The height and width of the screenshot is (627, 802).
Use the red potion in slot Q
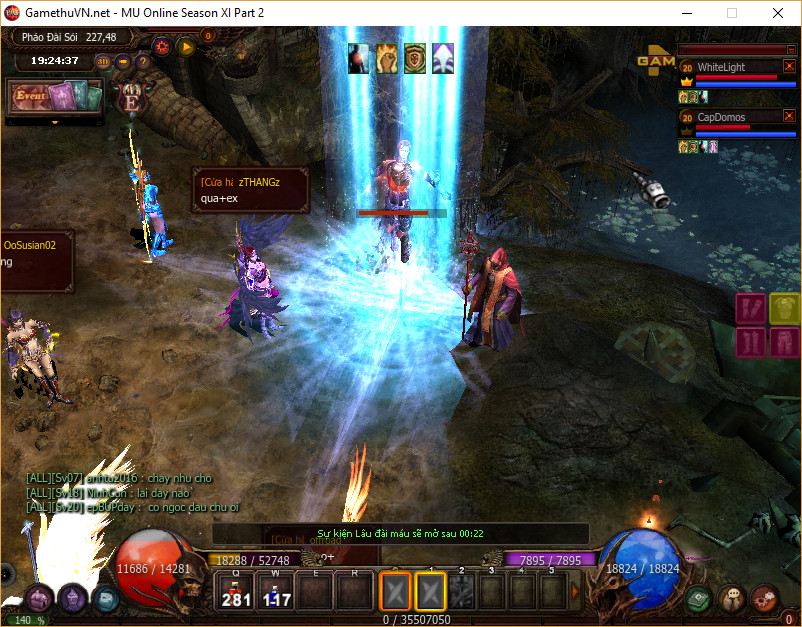click(x=236, y=592)
